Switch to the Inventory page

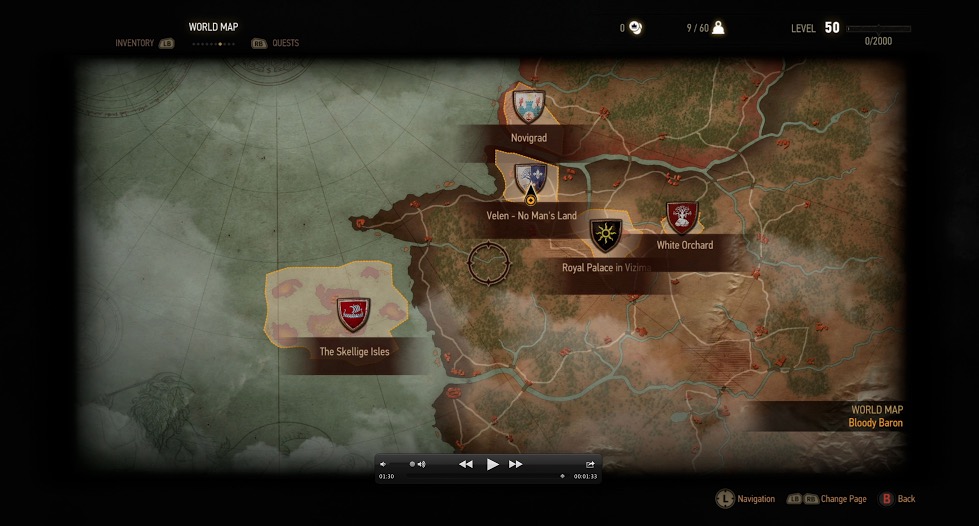click(134, 43)
